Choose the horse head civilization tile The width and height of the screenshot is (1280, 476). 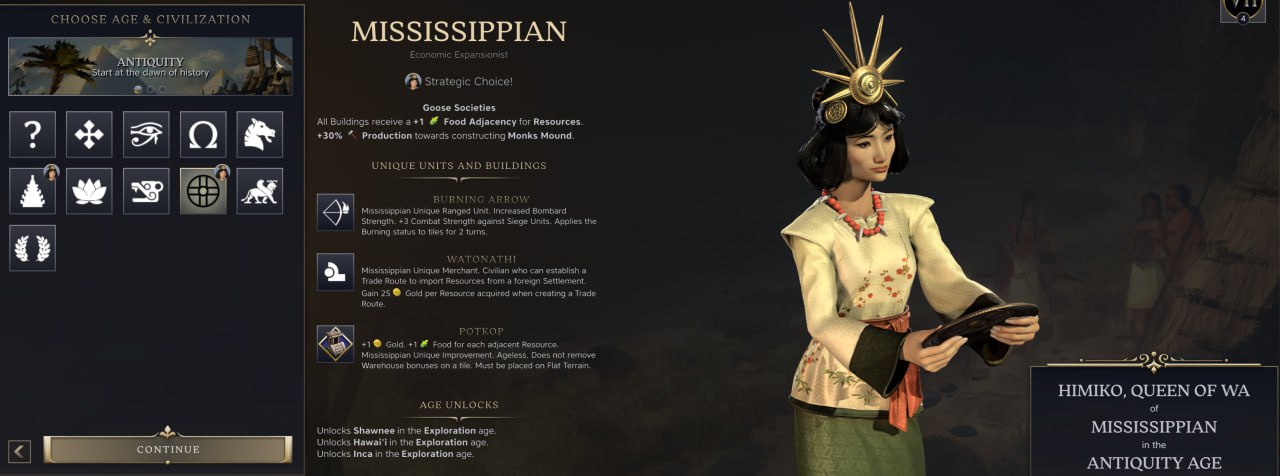coord(260,134)
